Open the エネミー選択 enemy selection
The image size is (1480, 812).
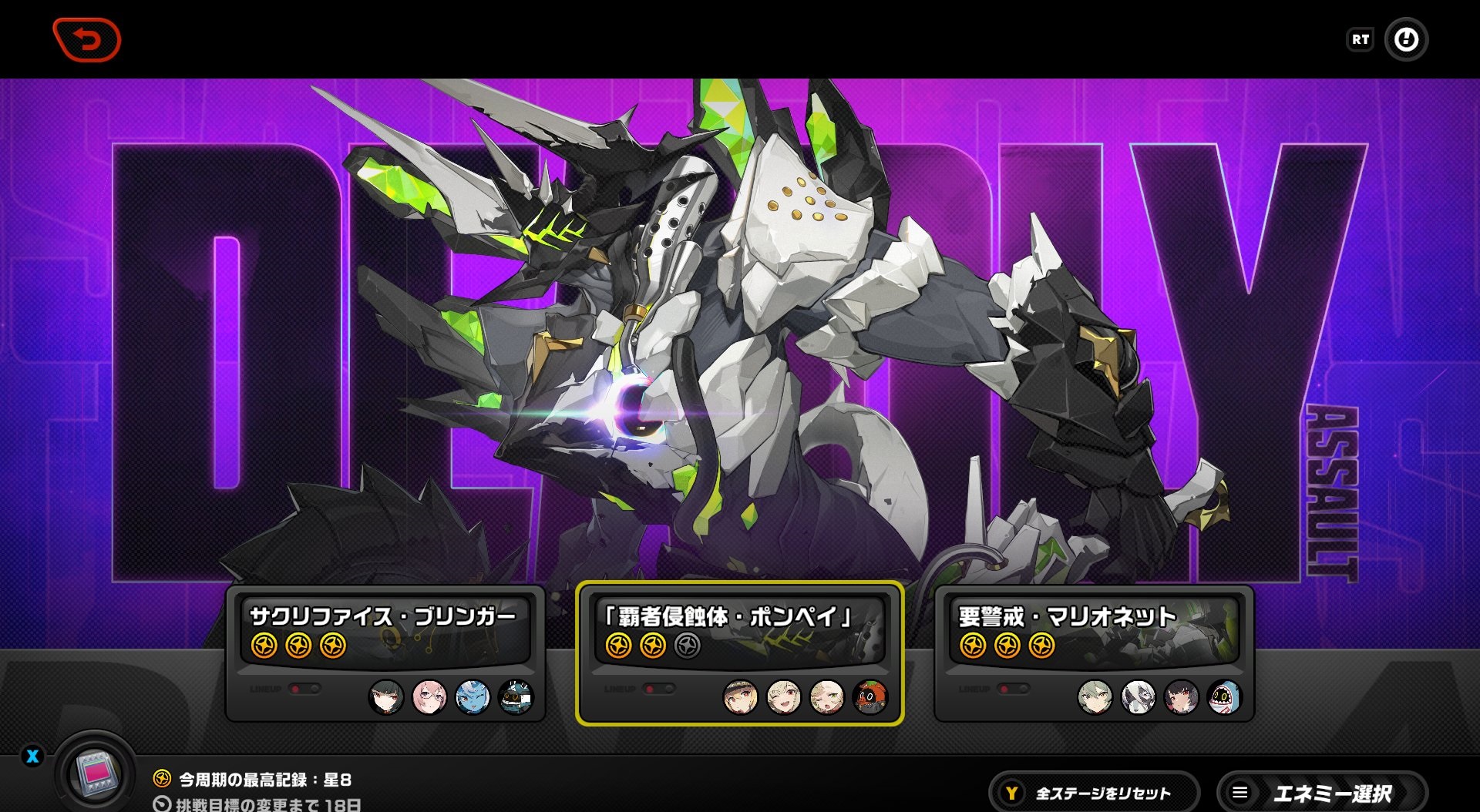pyautogui.click(x=1321, y=793)
